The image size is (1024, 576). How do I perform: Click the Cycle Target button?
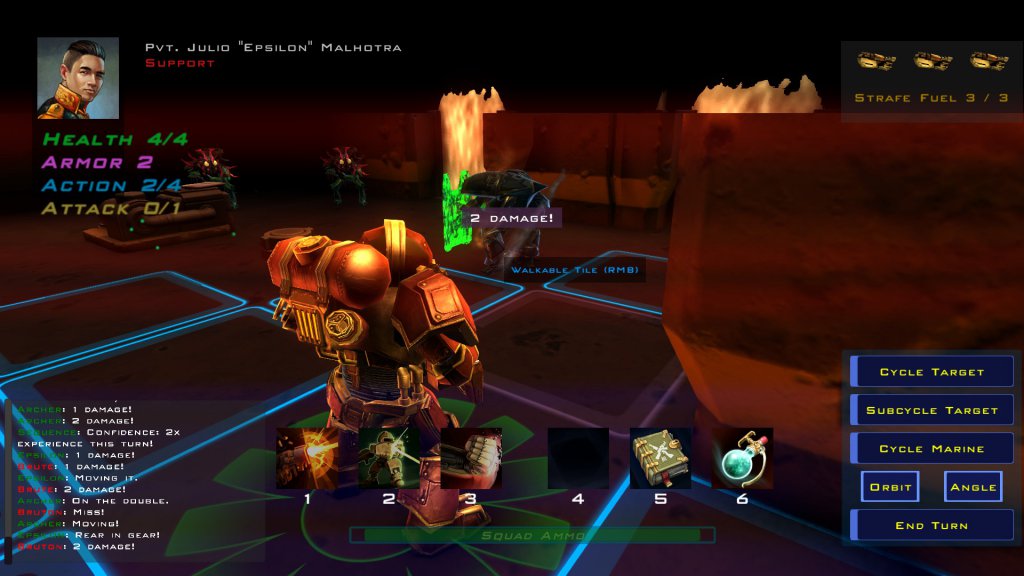coord(932,372)
